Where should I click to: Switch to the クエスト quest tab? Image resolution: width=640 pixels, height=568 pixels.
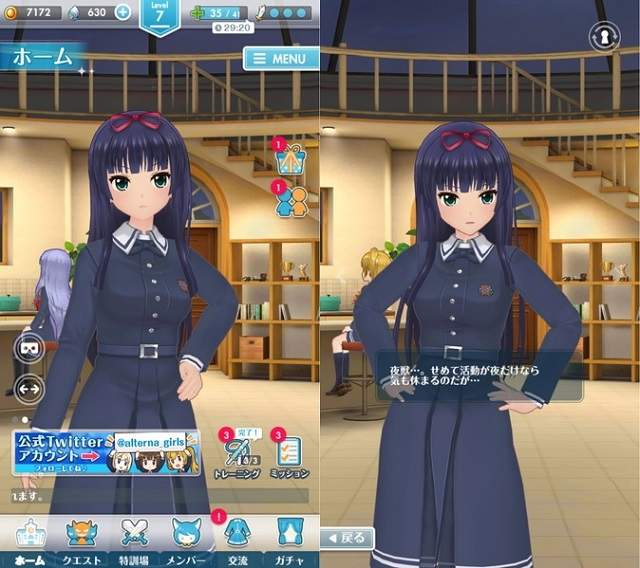pos(79,540)
